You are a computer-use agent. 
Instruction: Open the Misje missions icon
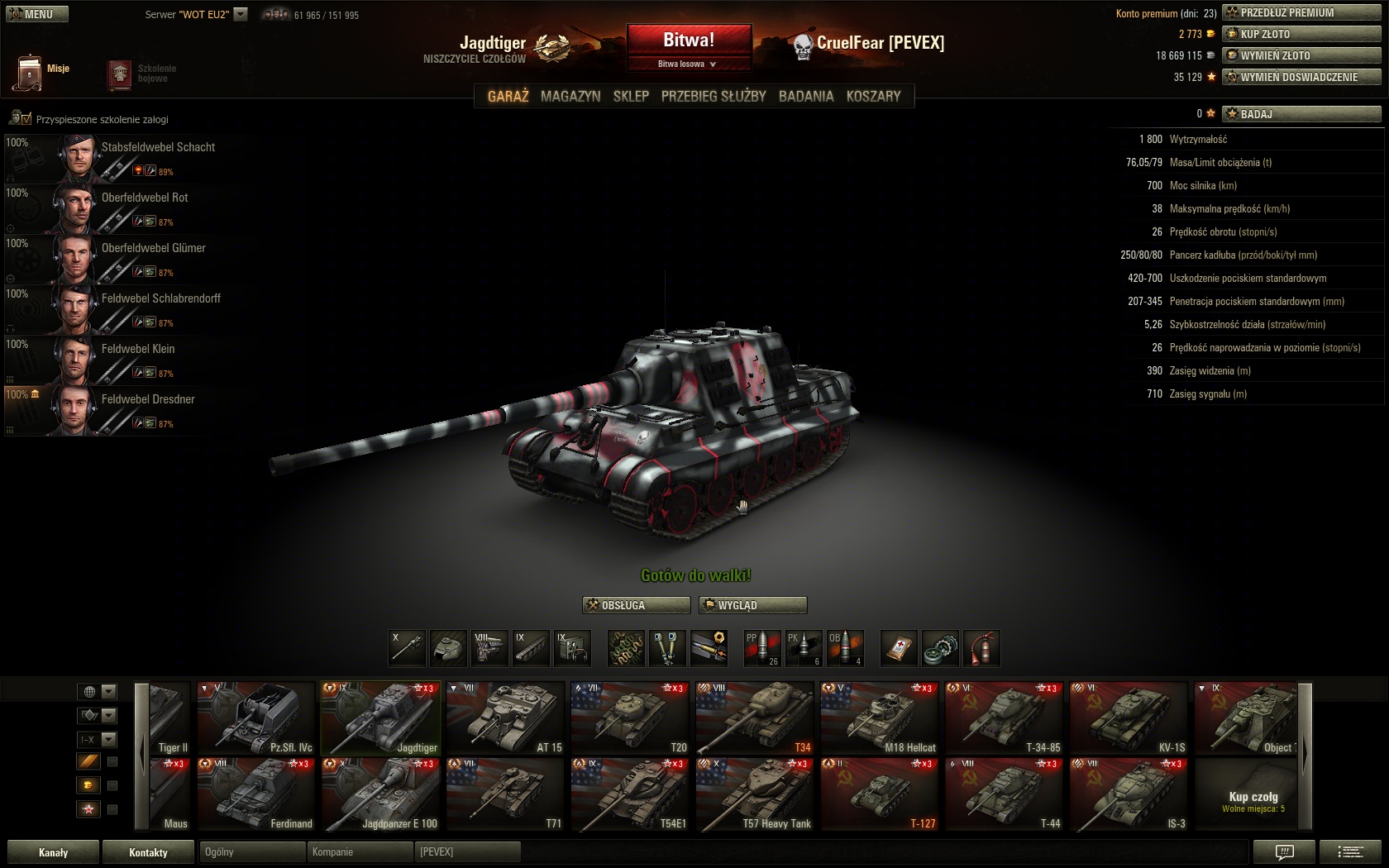coord(30,72)
